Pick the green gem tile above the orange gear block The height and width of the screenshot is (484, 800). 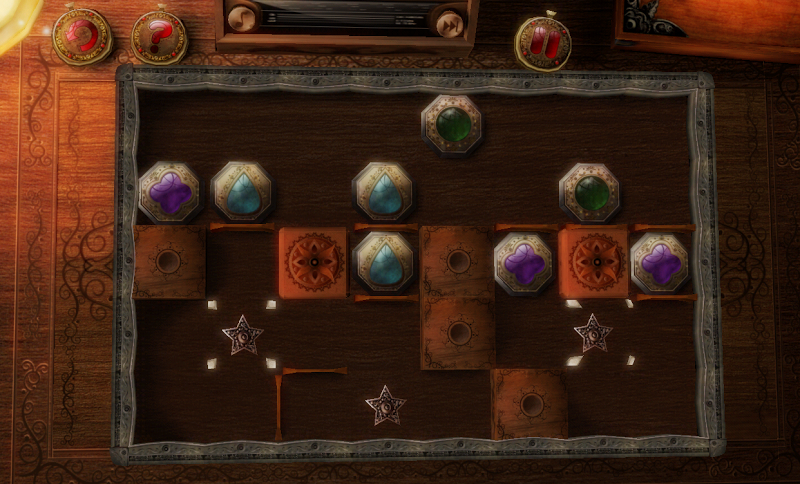(589, 192)
